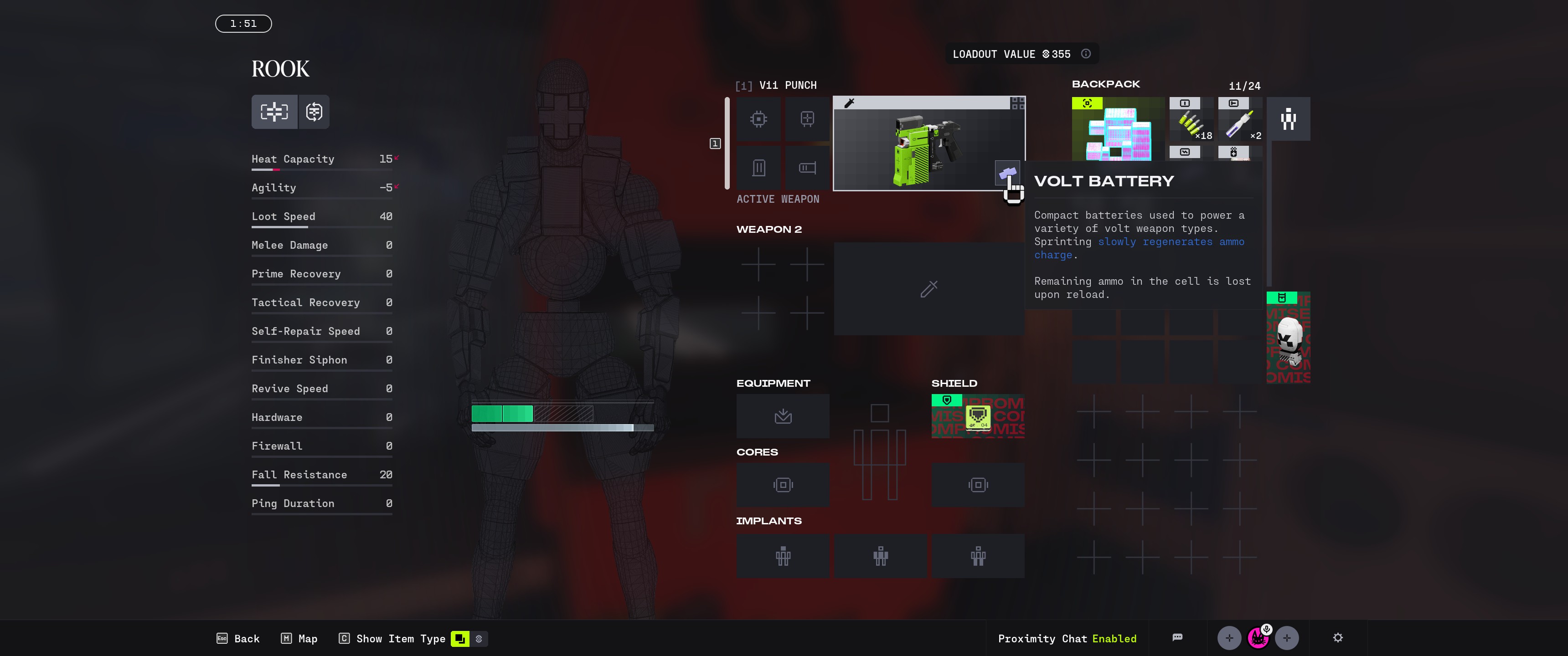Toggle Proximity Chat setting
The image size is (1568, 656).
click(1067, 638)
